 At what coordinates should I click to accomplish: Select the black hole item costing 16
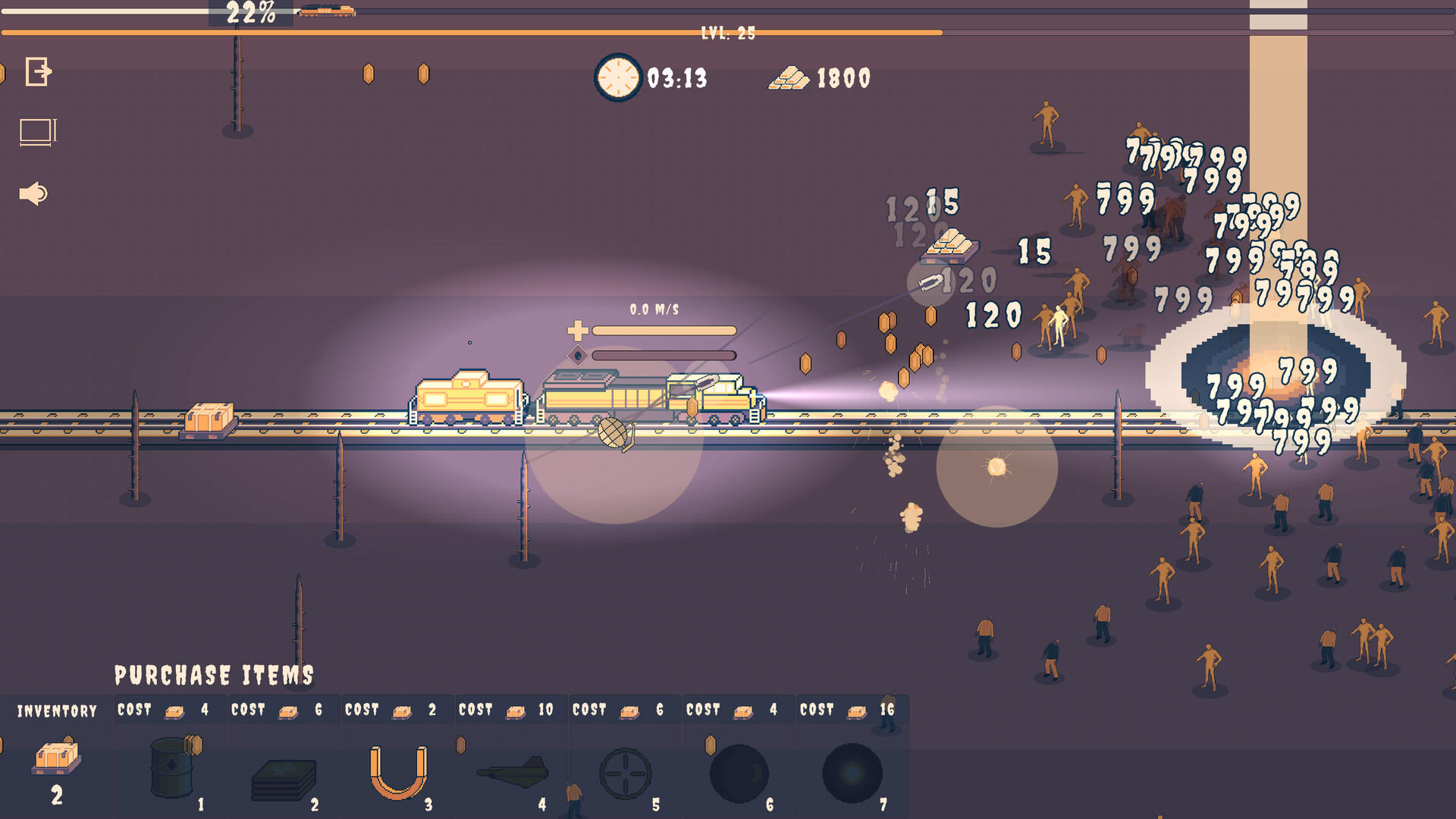pos(852,770)
